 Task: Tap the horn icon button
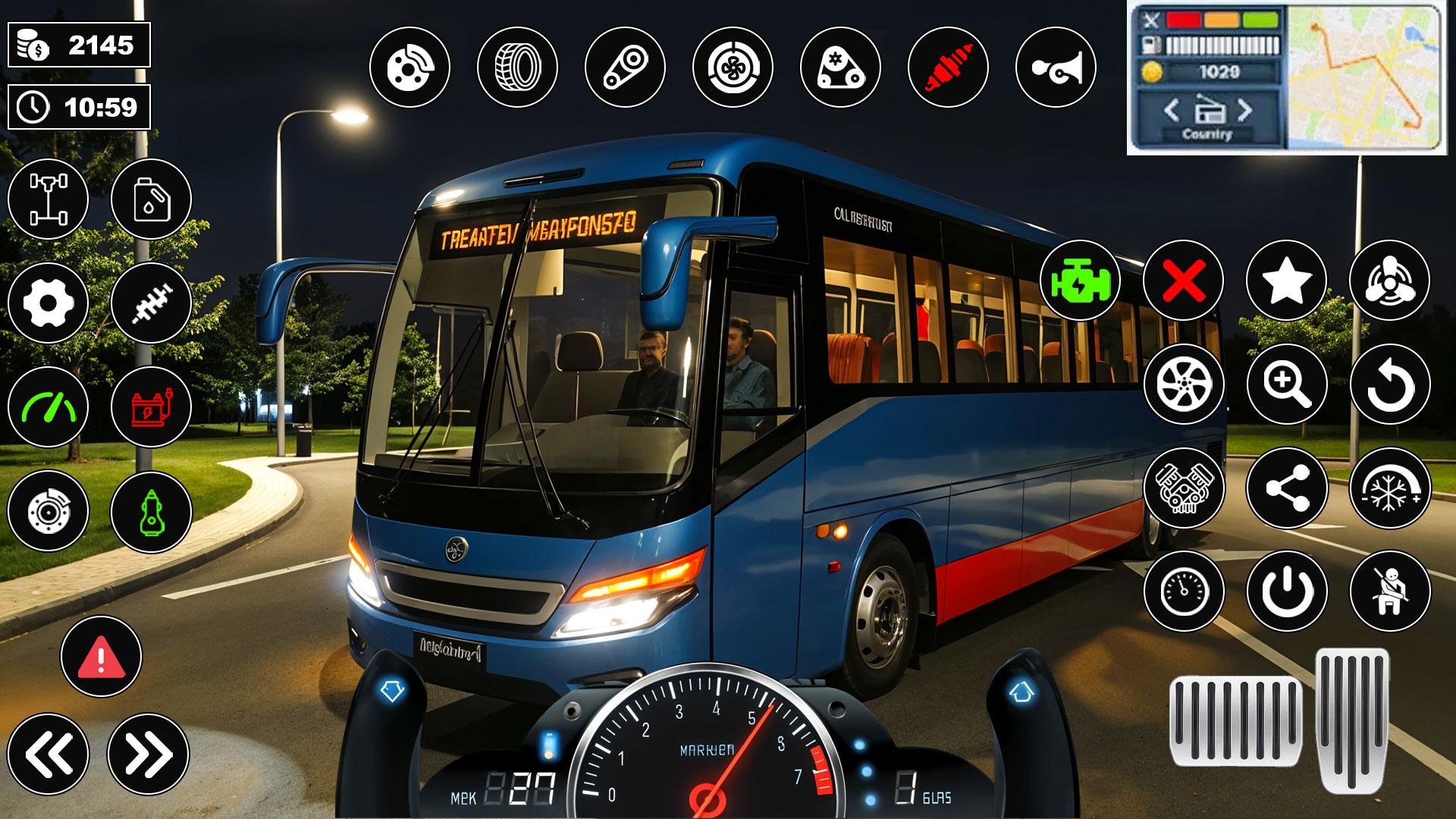coord(1055,67)
